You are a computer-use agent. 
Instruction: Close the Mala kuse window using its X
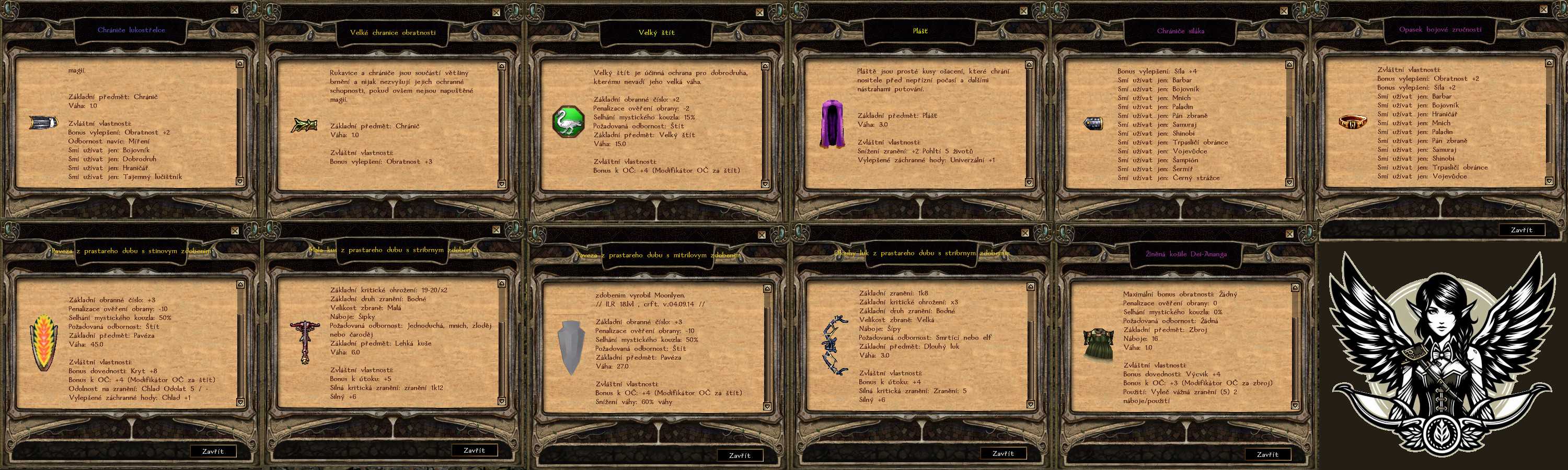click(496, 230)
